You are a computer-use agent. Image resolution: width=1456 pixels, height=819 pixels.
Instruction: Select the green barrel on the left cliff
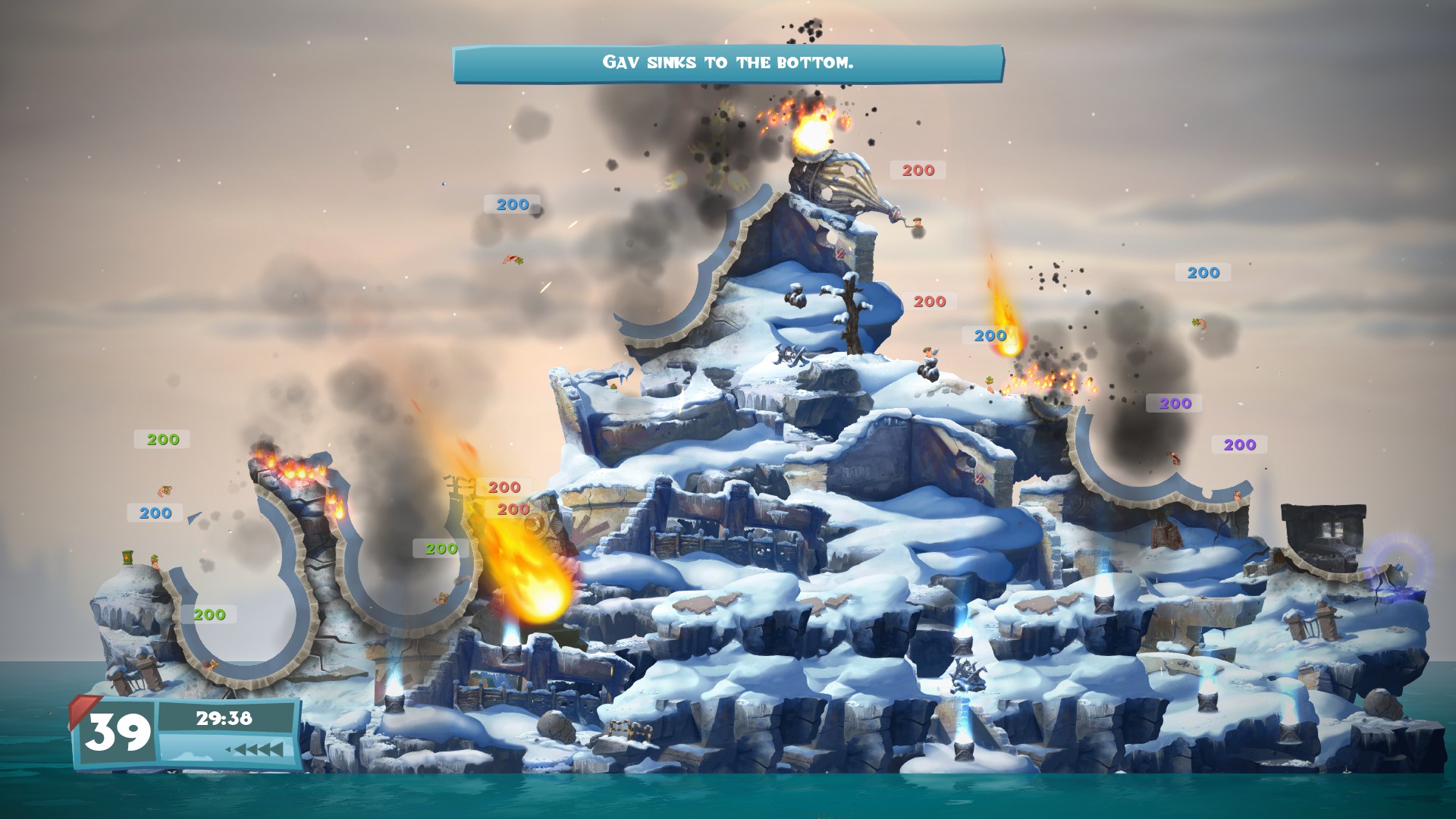pyautogui.click(x=127, y=558)
